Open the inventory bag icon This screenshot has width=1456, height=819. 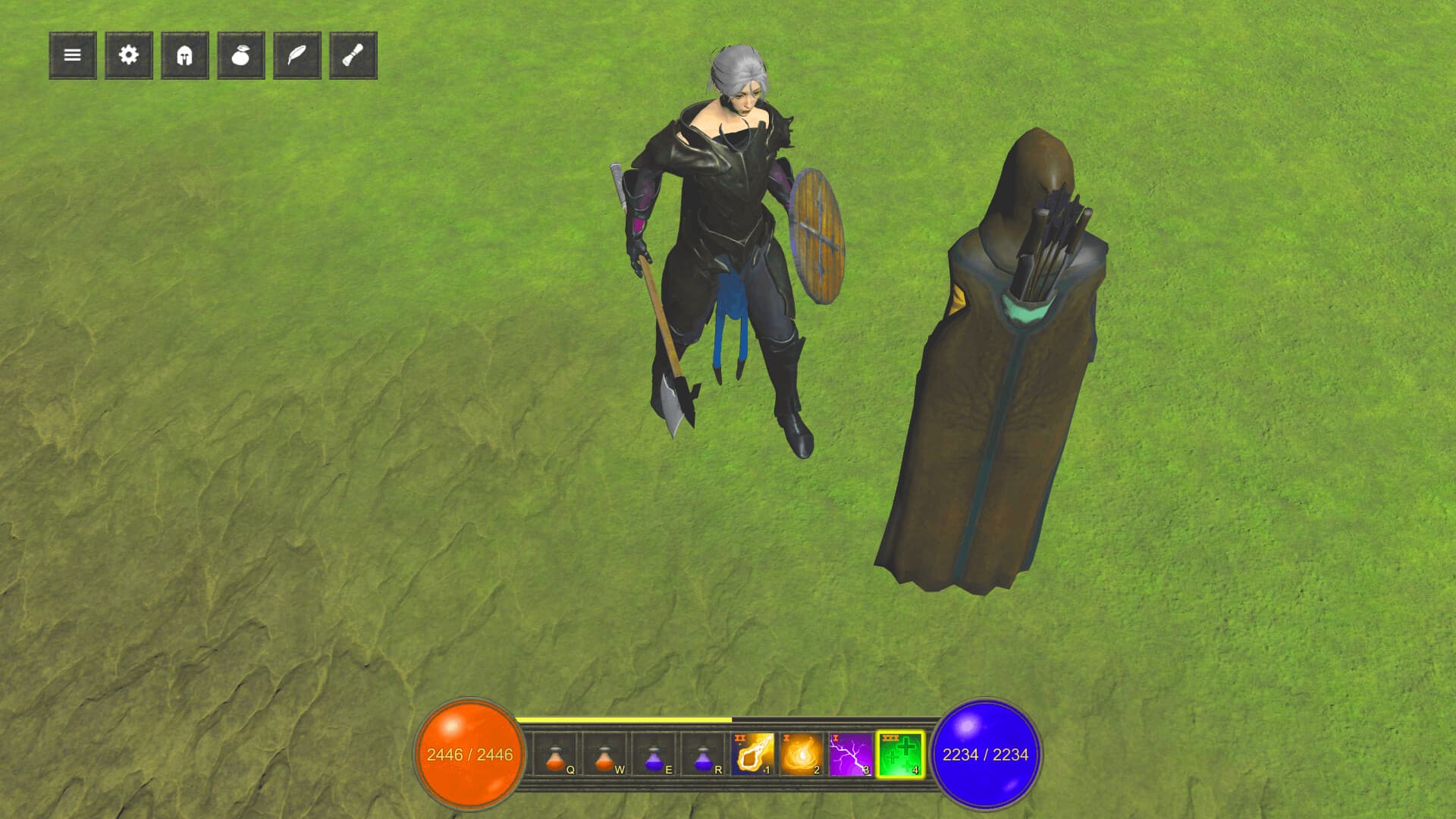(240, 55)
